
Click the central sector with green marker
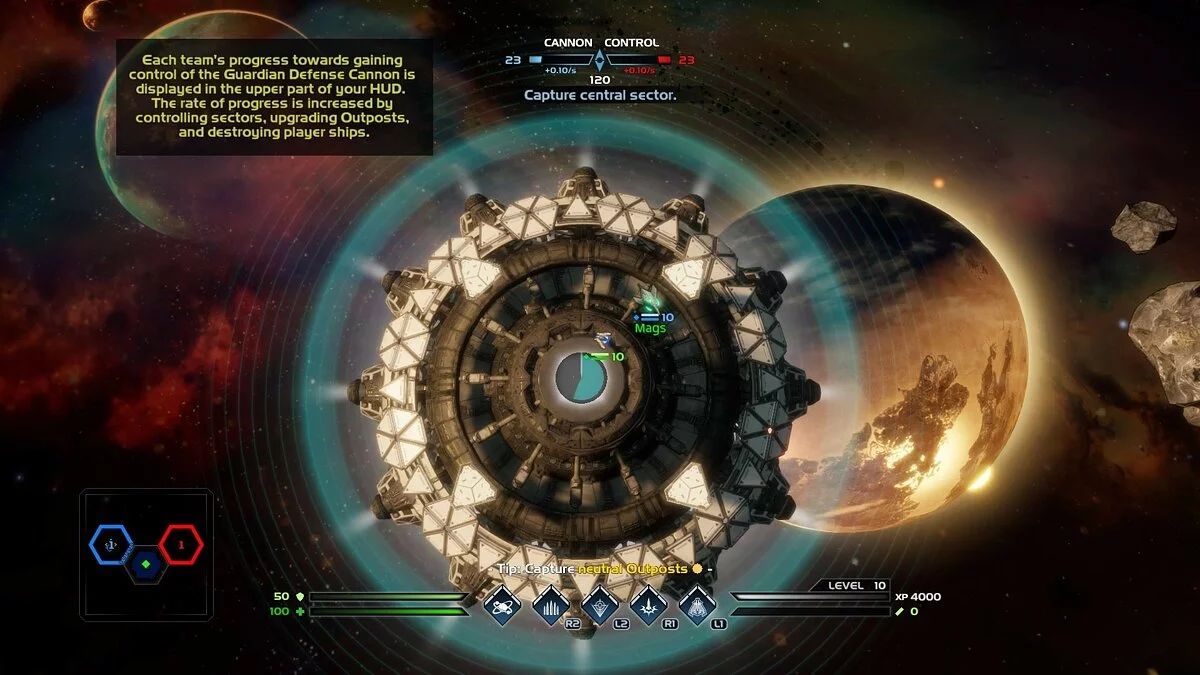pos(146,565)
